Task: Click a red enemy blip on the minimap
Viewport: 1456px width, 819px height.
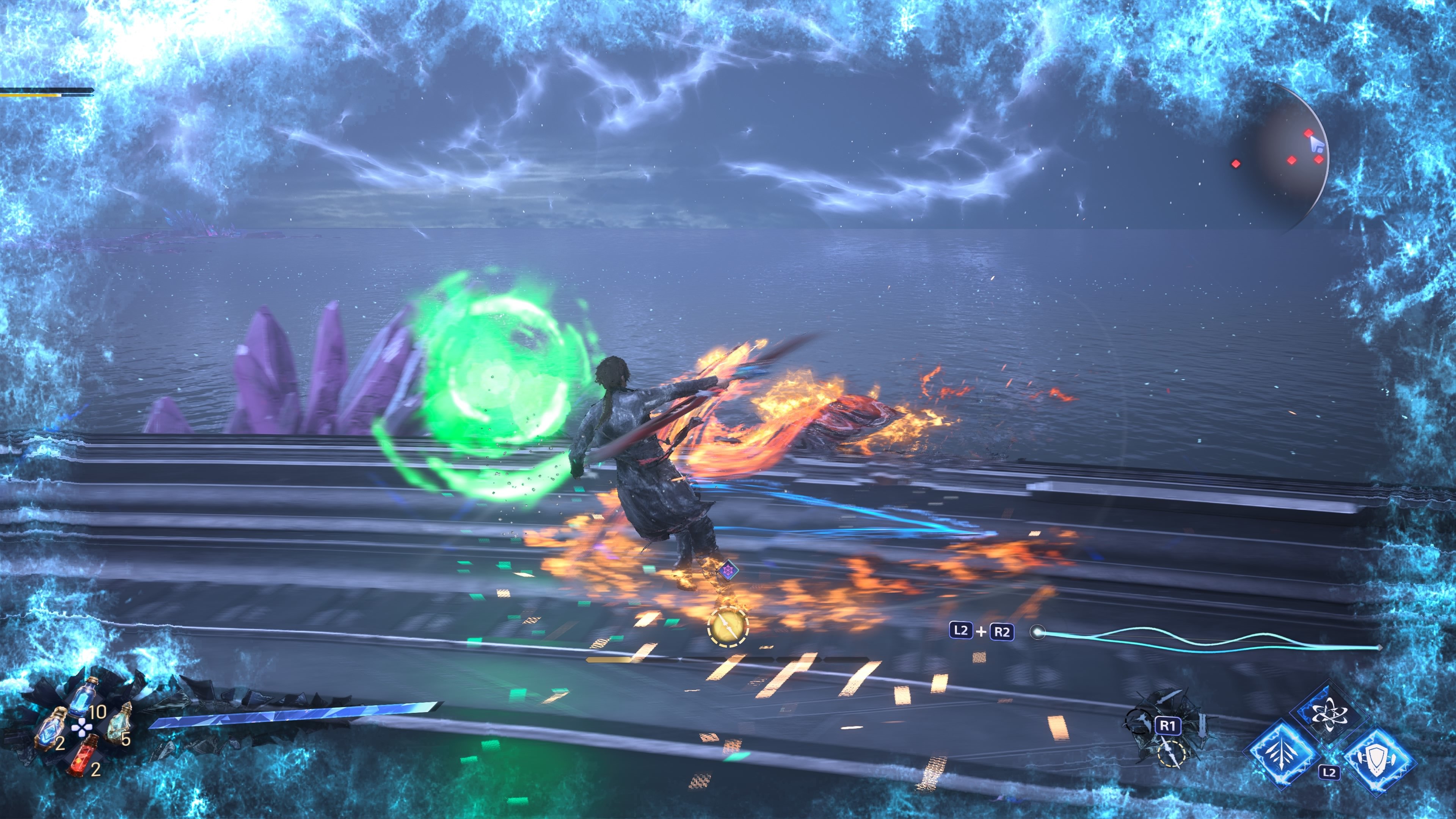Action: 1309,133
